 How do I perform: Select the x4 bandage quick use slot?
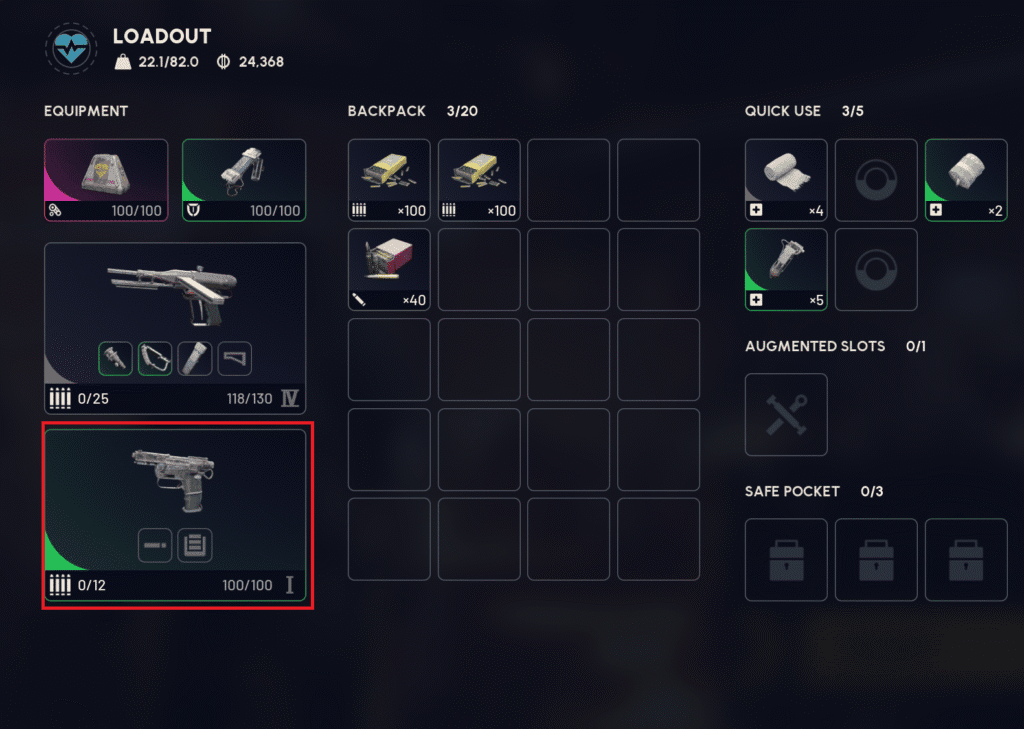point(786,180)
